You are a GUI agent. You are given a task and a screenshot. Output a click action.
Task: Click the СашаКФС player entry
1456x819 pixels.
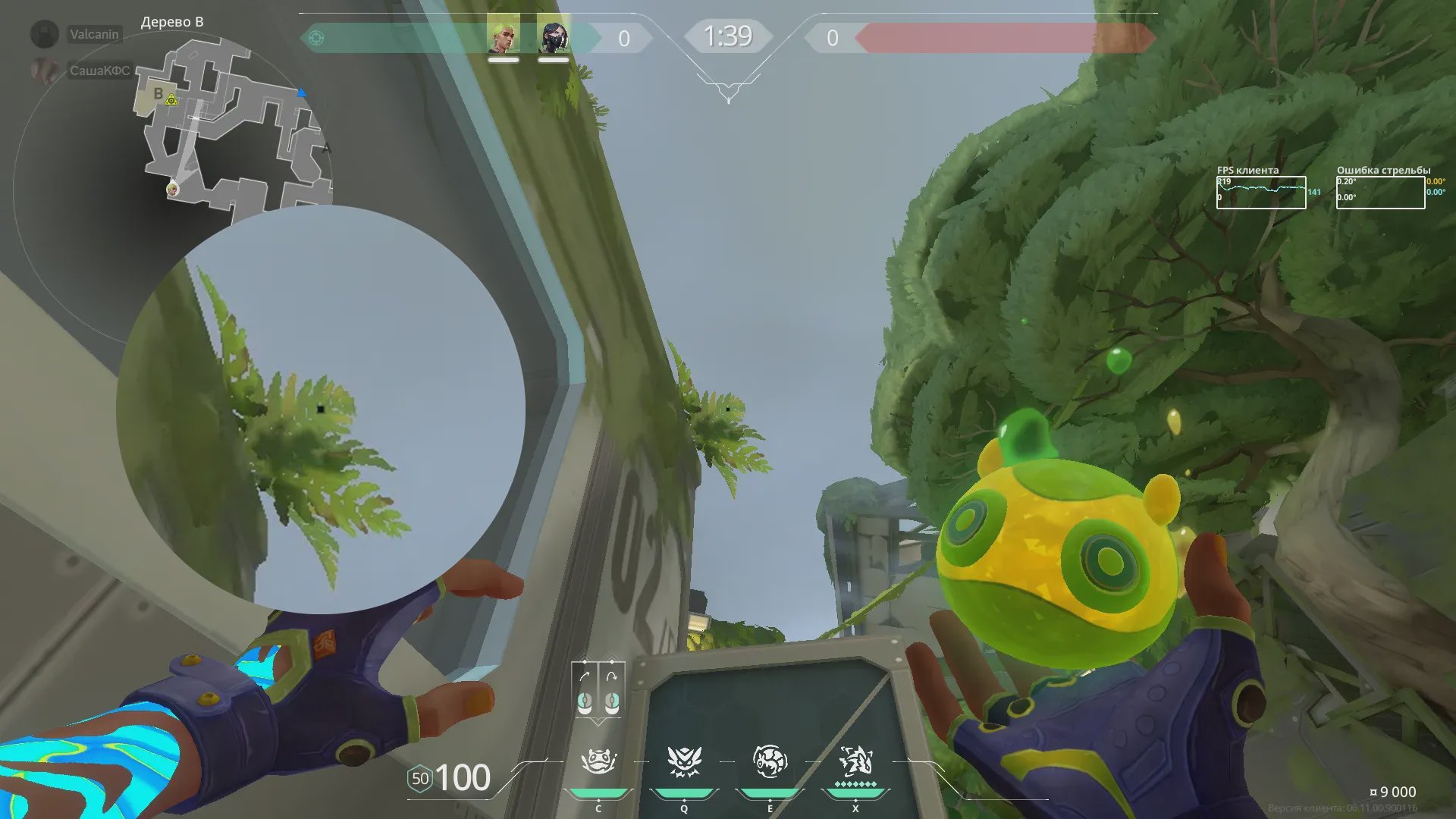pos(99,71)
